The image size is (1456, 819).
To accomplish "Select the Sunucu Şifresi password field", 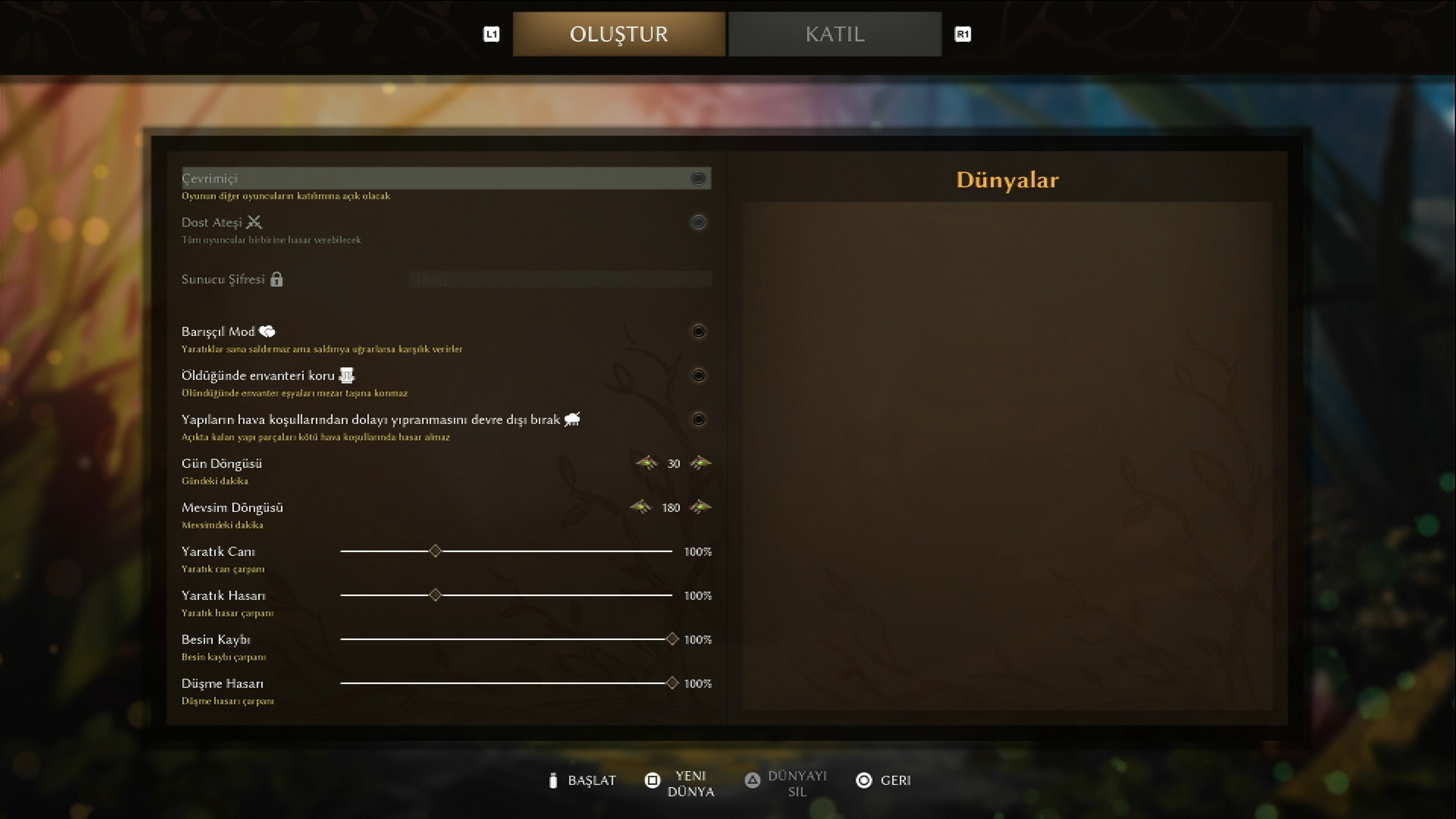I will 560,279.
